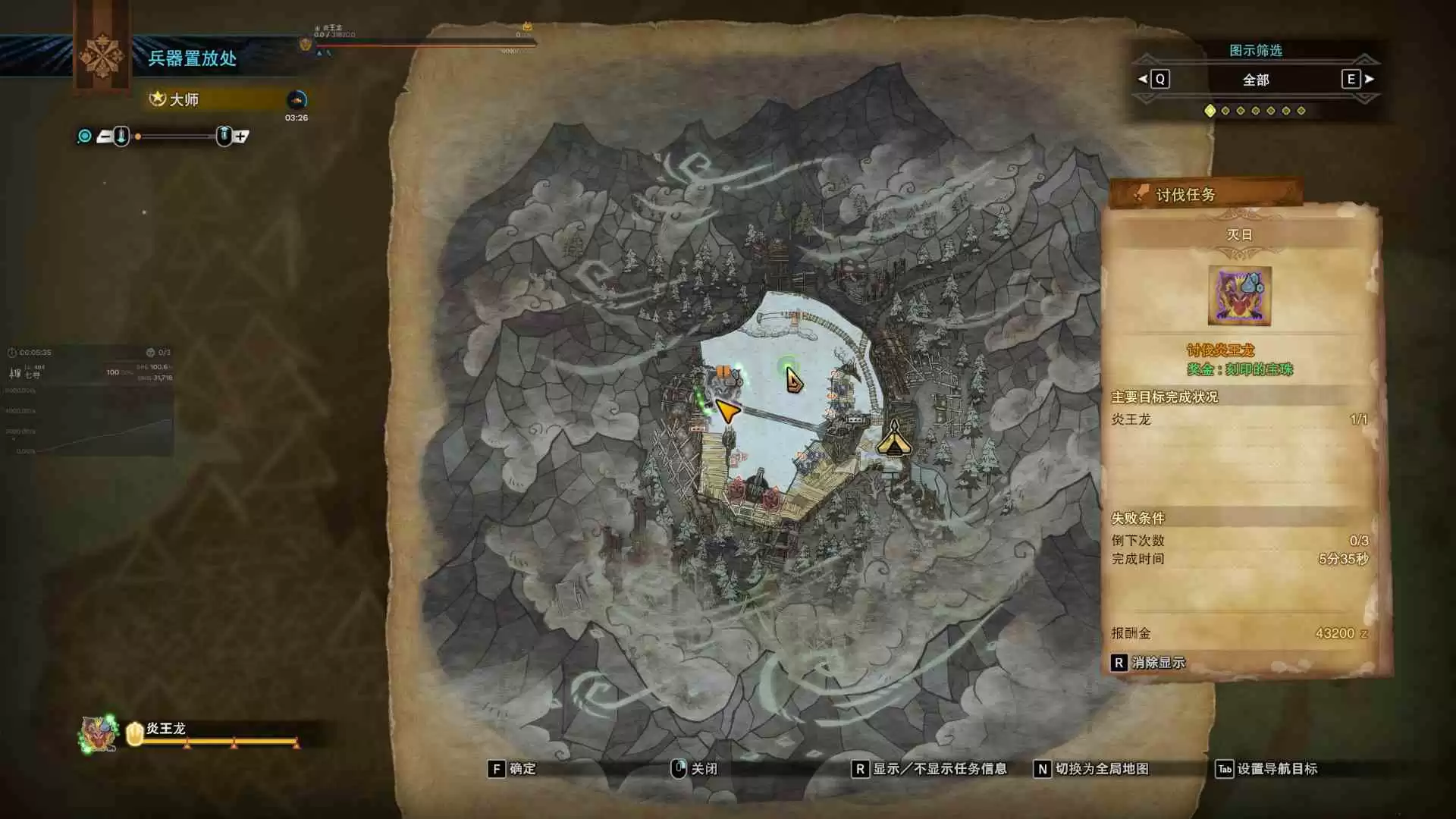Hide the quest panel with 消除显示
1456x819 pixels.
(1148, 663)
